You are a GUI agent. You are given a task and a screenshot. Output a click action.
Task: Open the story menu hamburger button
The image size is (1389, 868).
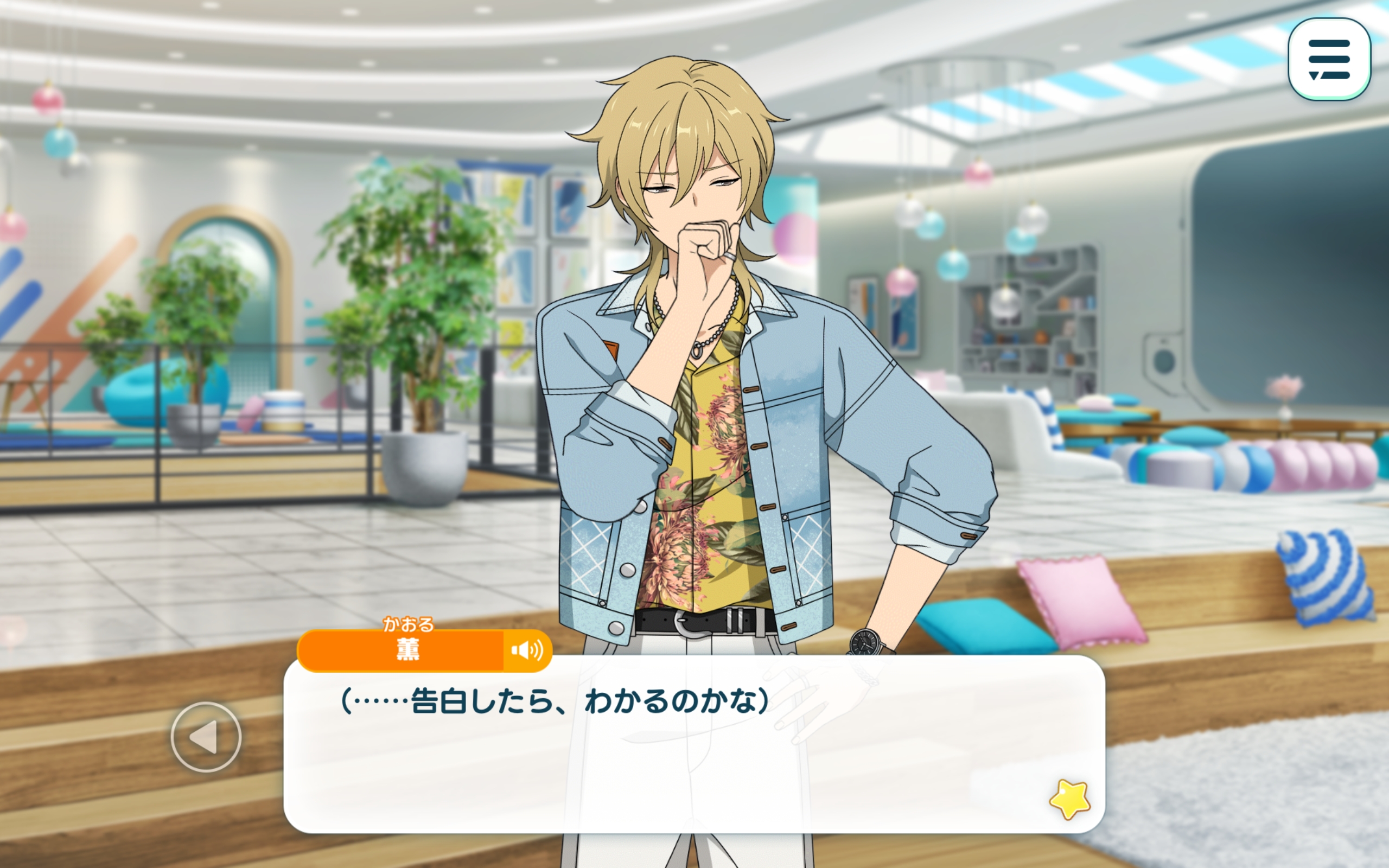pyautogui.click(x=1328, y=59)
